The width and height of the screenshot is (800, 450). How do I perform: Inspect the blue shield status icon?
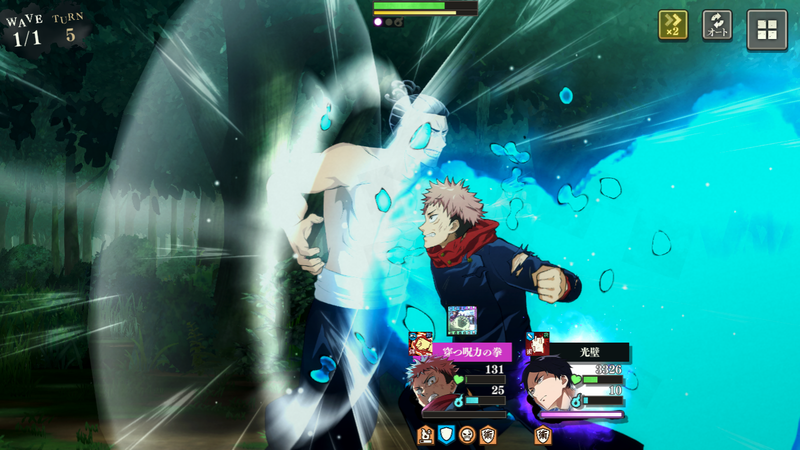tap(447, 434)
